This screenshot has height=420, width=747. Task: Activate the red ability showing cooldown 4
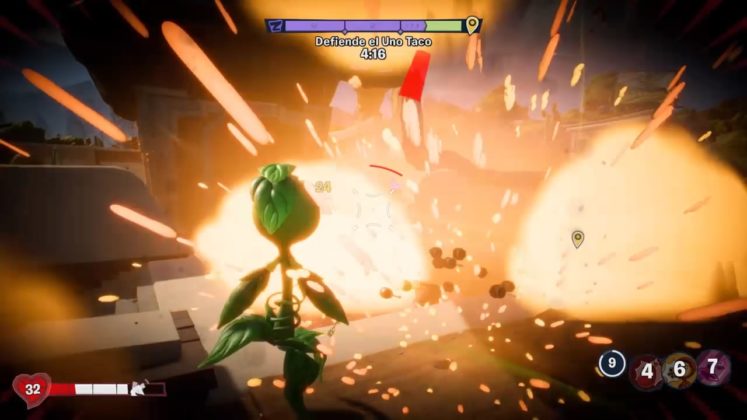click(646, 371)
